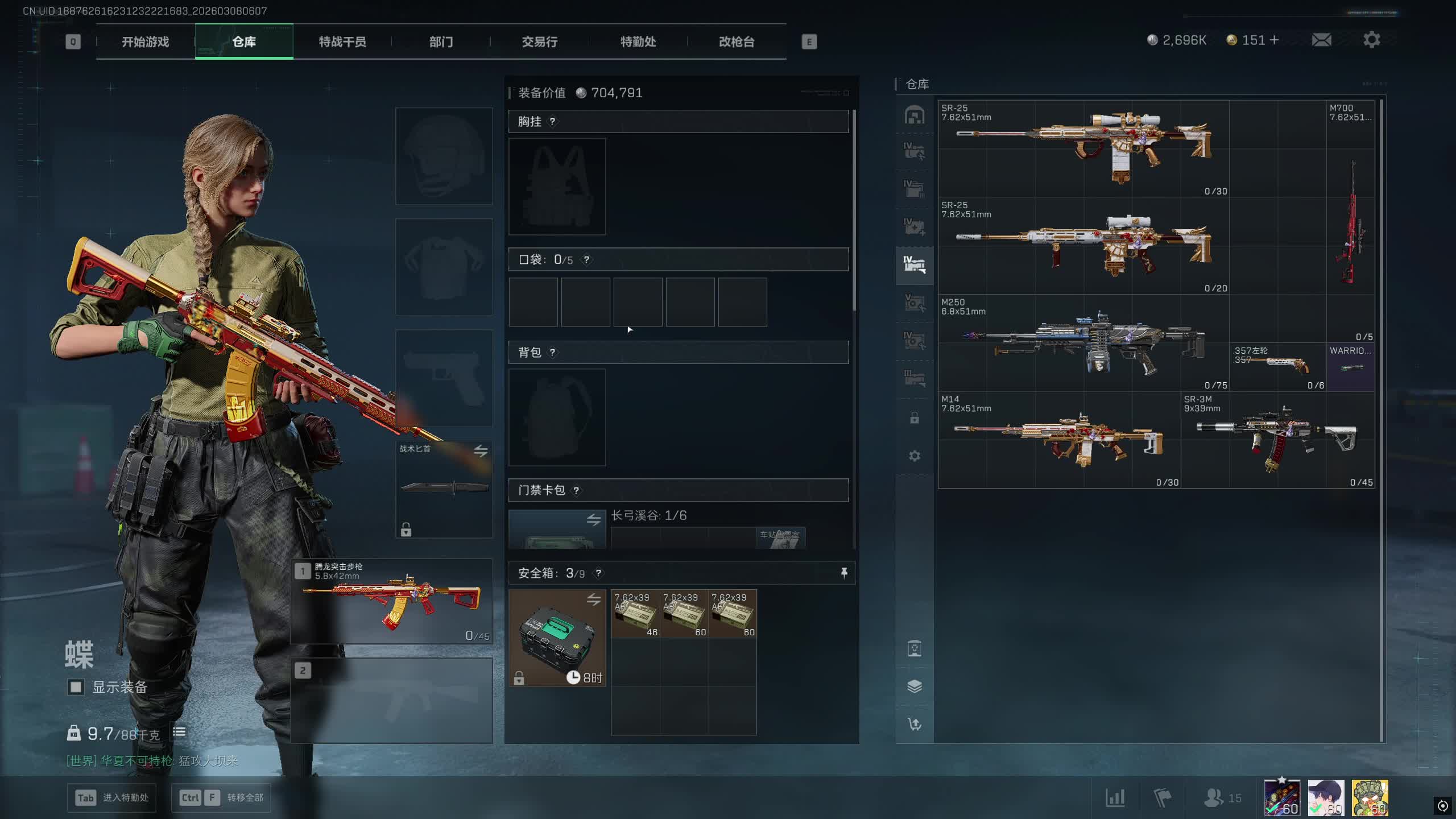
Task: Open the 改枪台 gunsmith tab
Action: [x=737, y=42]
